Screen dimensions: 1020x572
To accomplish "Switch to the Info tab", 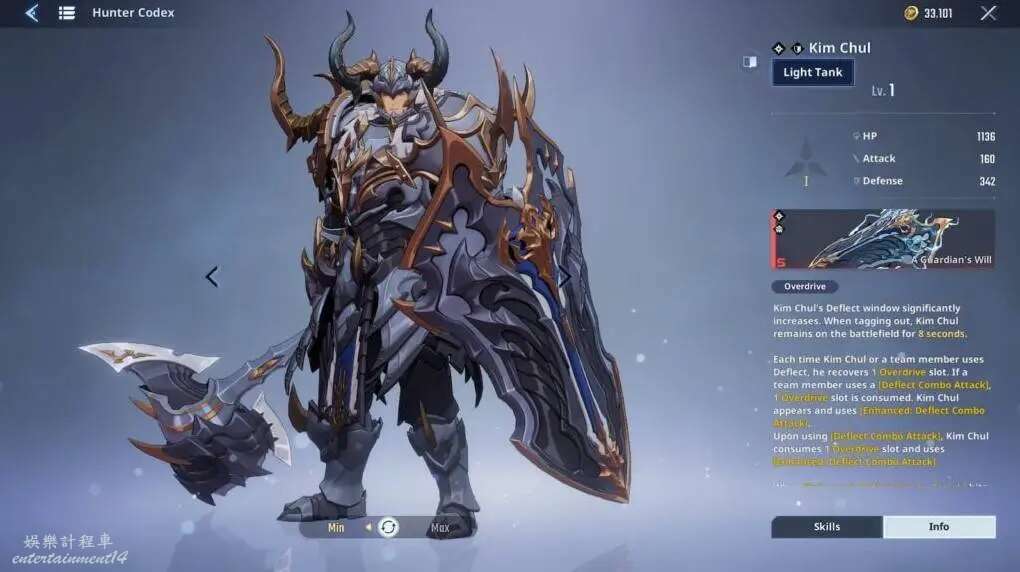I will point(939,527).
